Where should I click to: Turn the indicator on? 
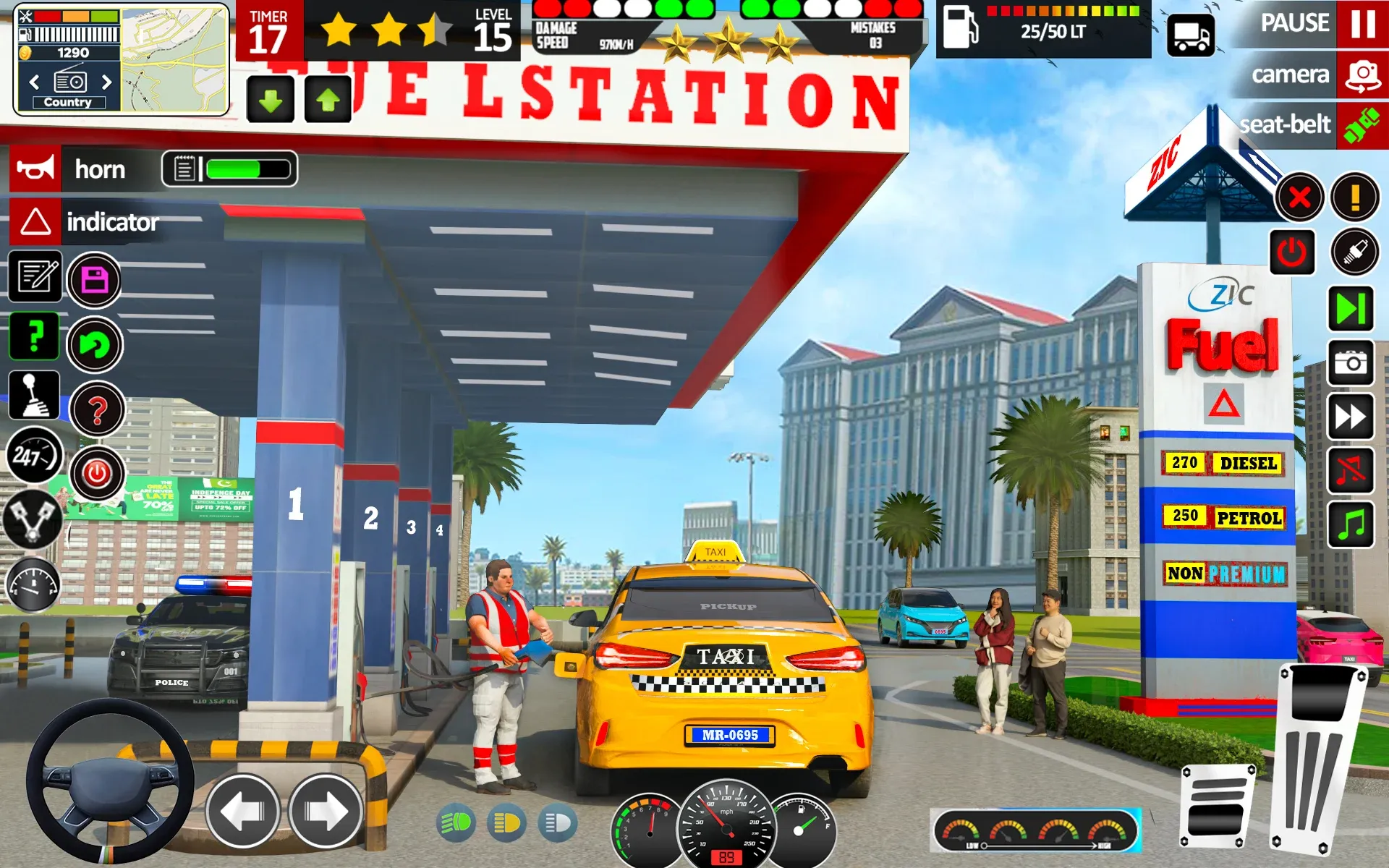pyautogui.click(x=35, y=222)
